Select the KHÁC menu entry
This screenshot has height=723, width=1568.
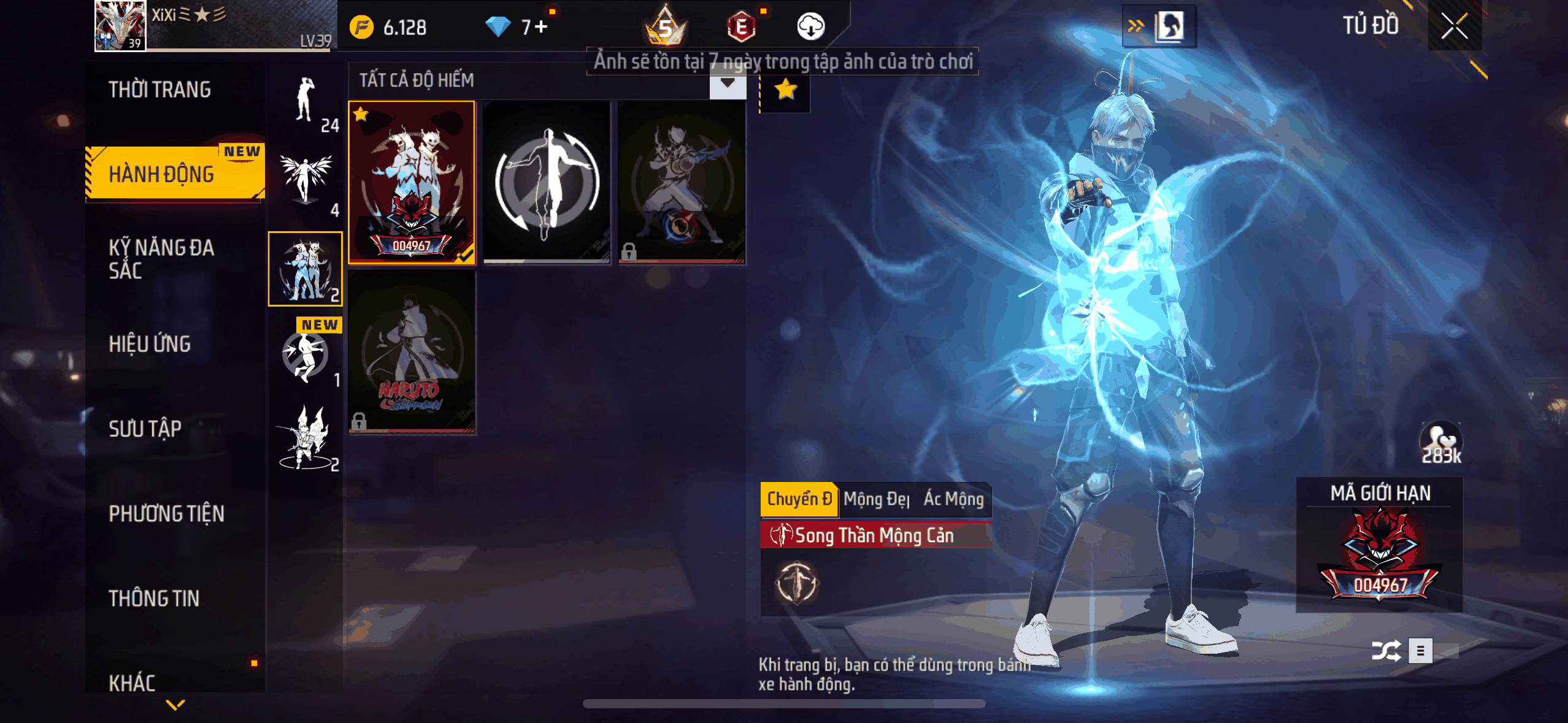(x=132, y=682)
